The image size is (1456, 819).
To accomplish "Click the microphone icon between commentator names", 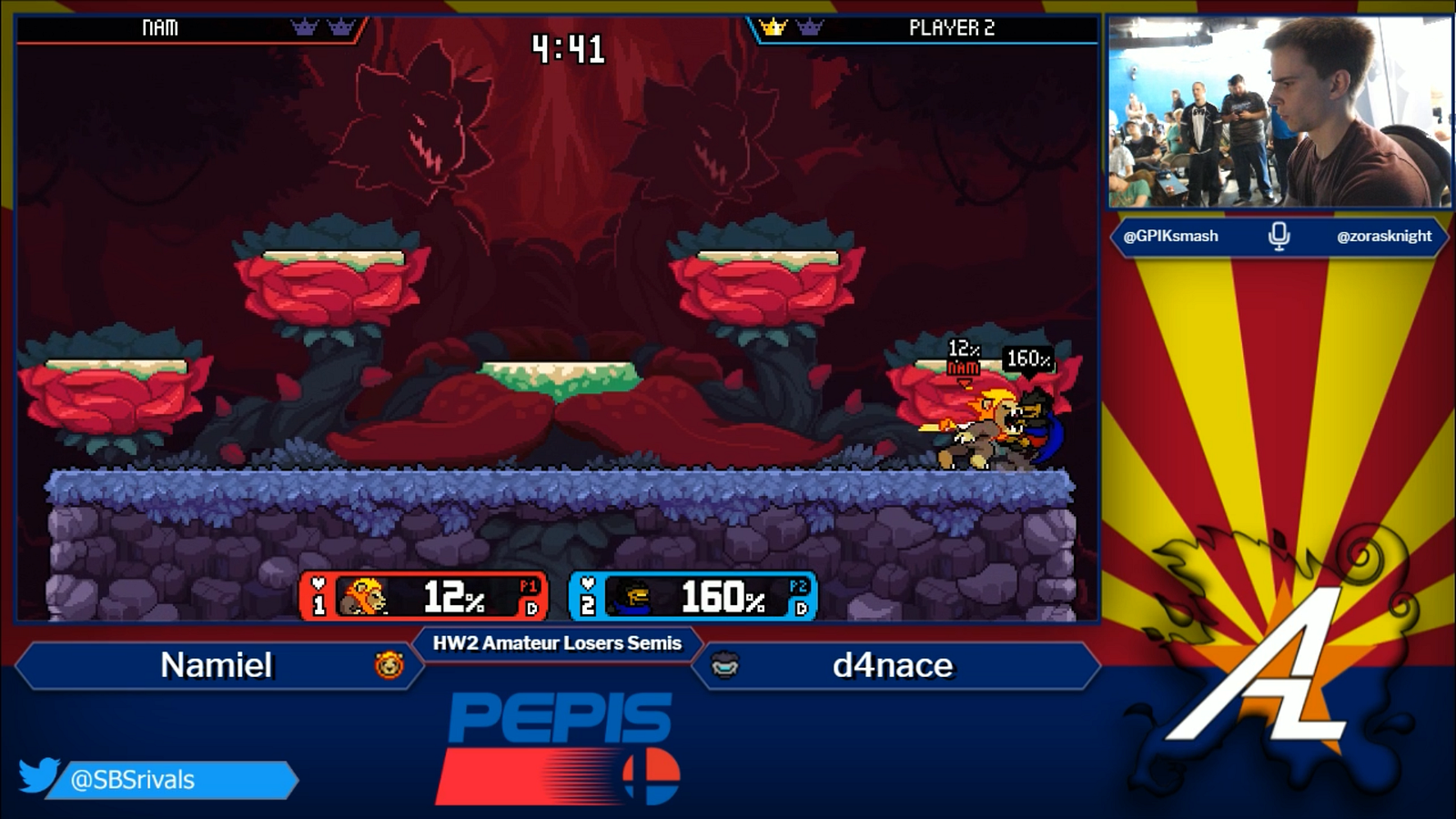I will tap(1279, 236).
